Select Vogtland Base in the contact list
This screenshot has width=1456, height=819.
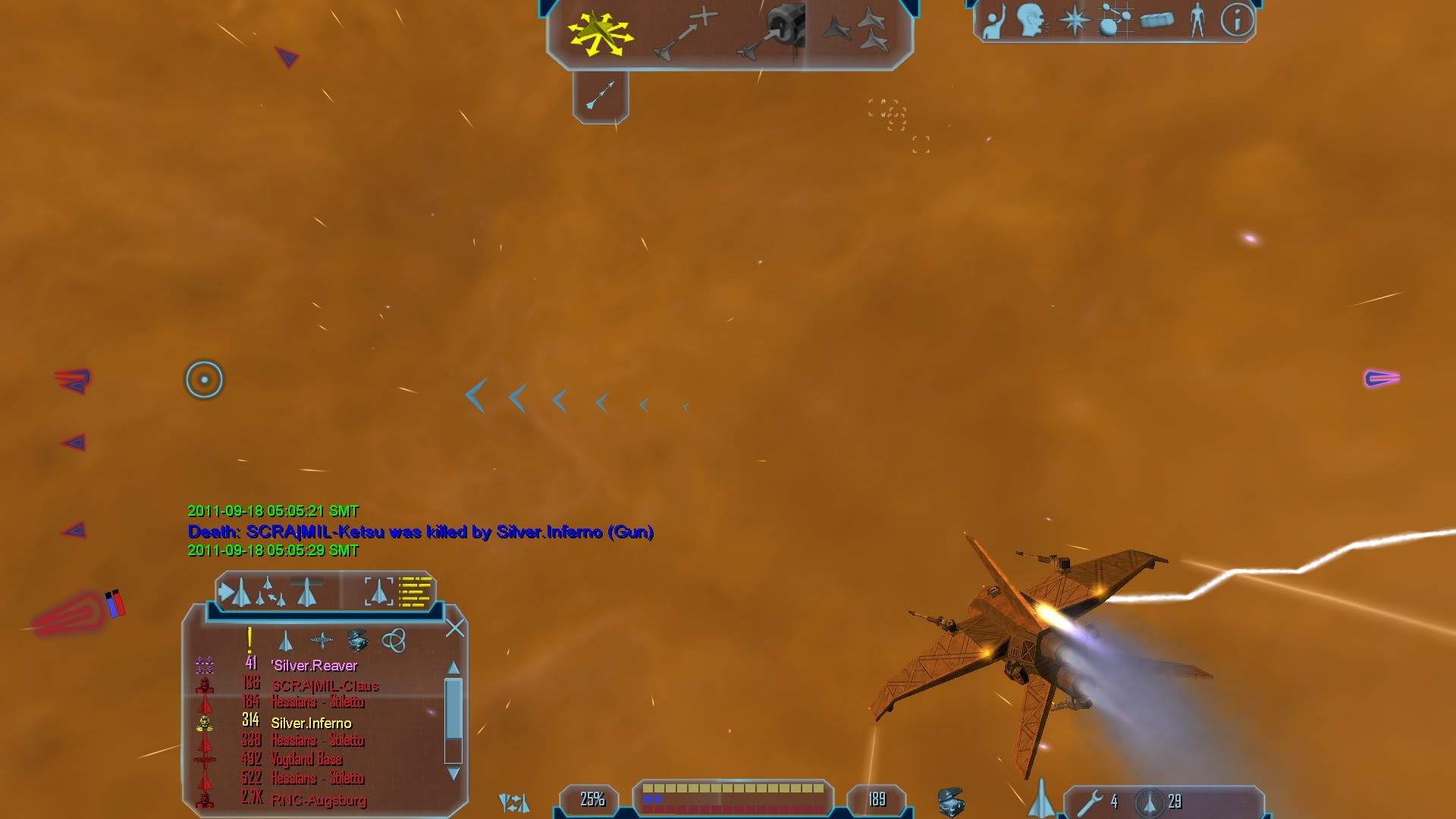[x=306, y=760]
